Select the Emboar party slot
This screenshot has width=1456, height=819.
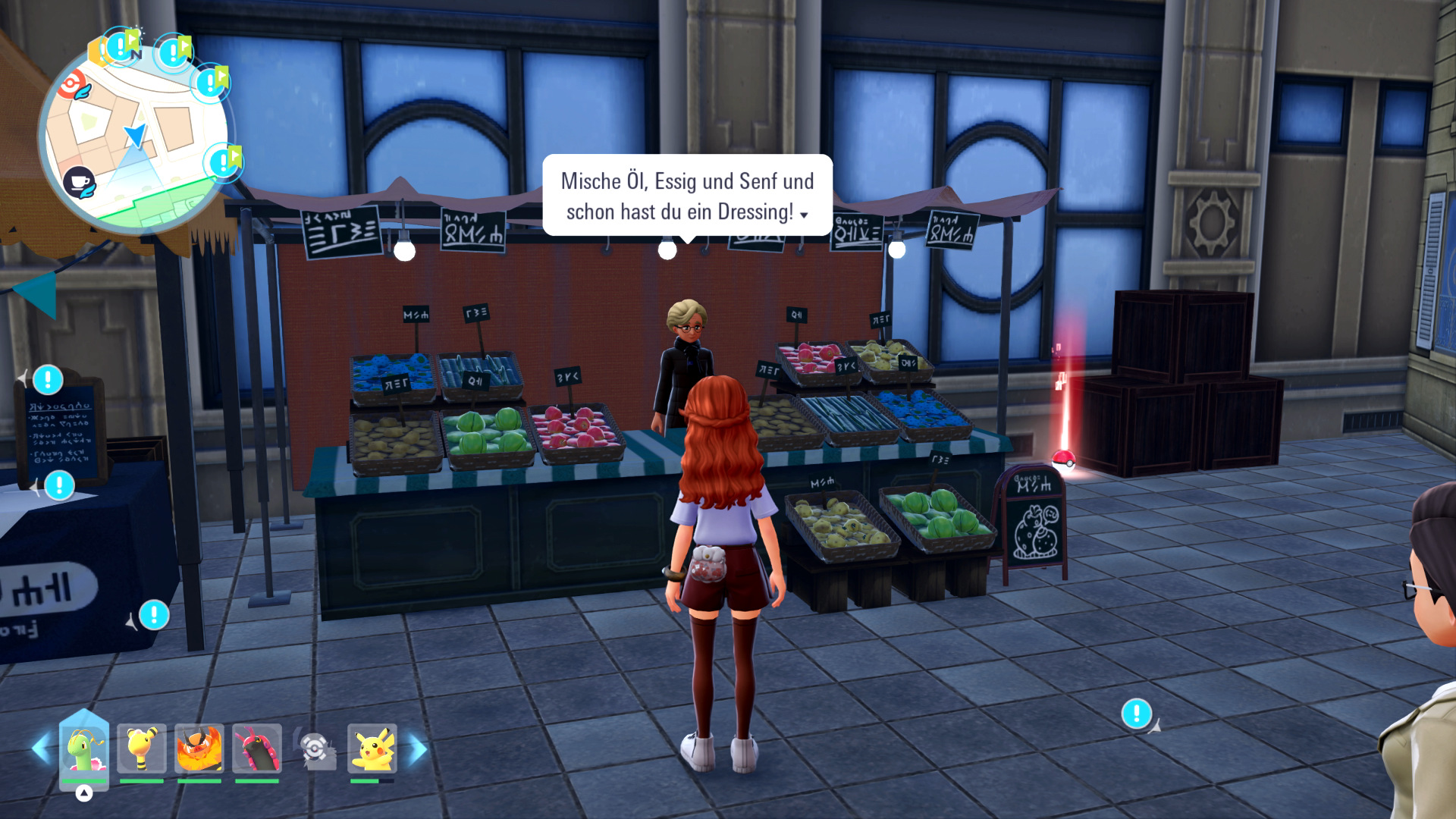coord(199,748)
